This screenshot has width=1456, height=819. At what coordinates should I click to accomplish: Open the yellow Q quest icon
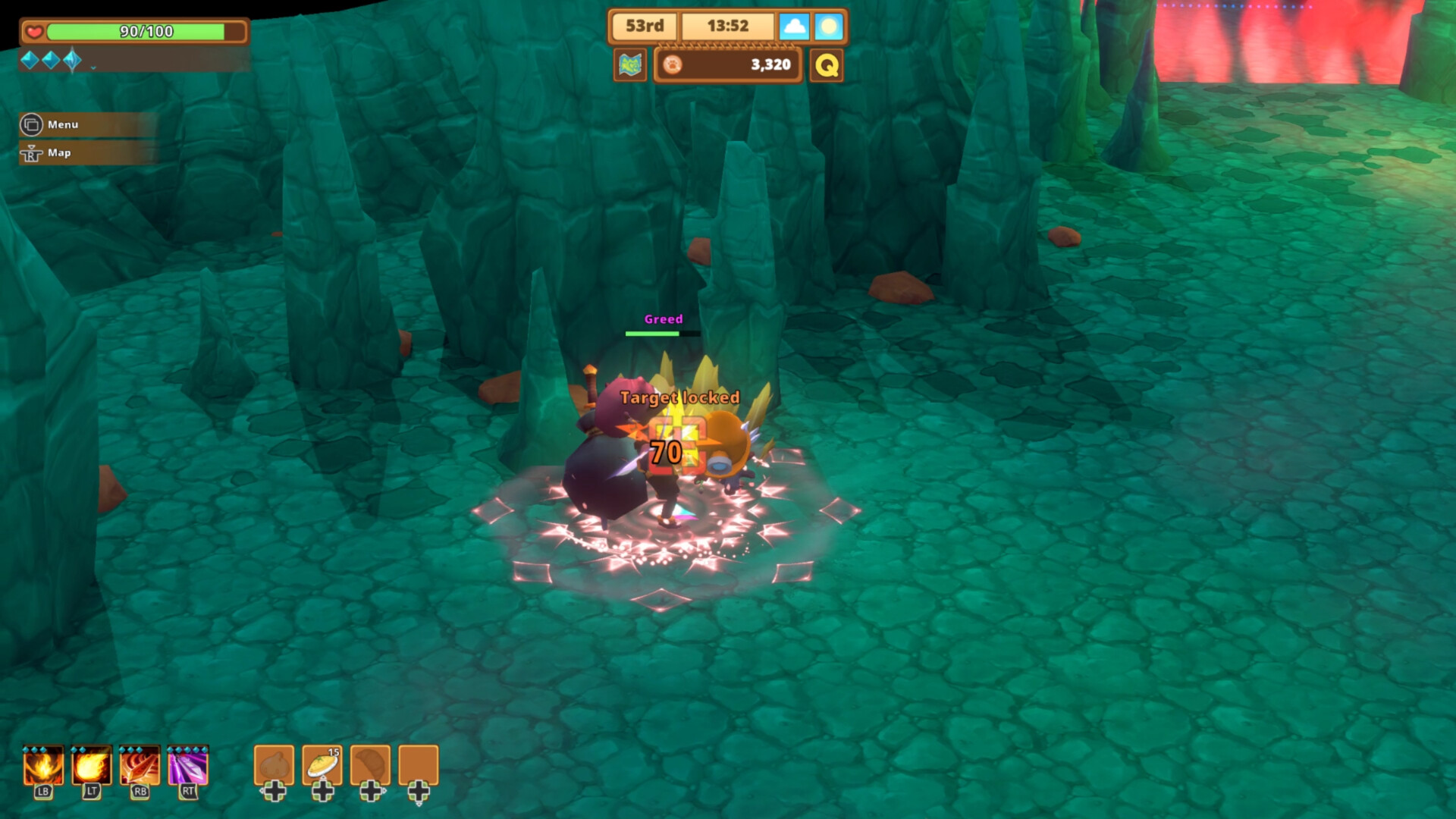(x=827, y=65)
